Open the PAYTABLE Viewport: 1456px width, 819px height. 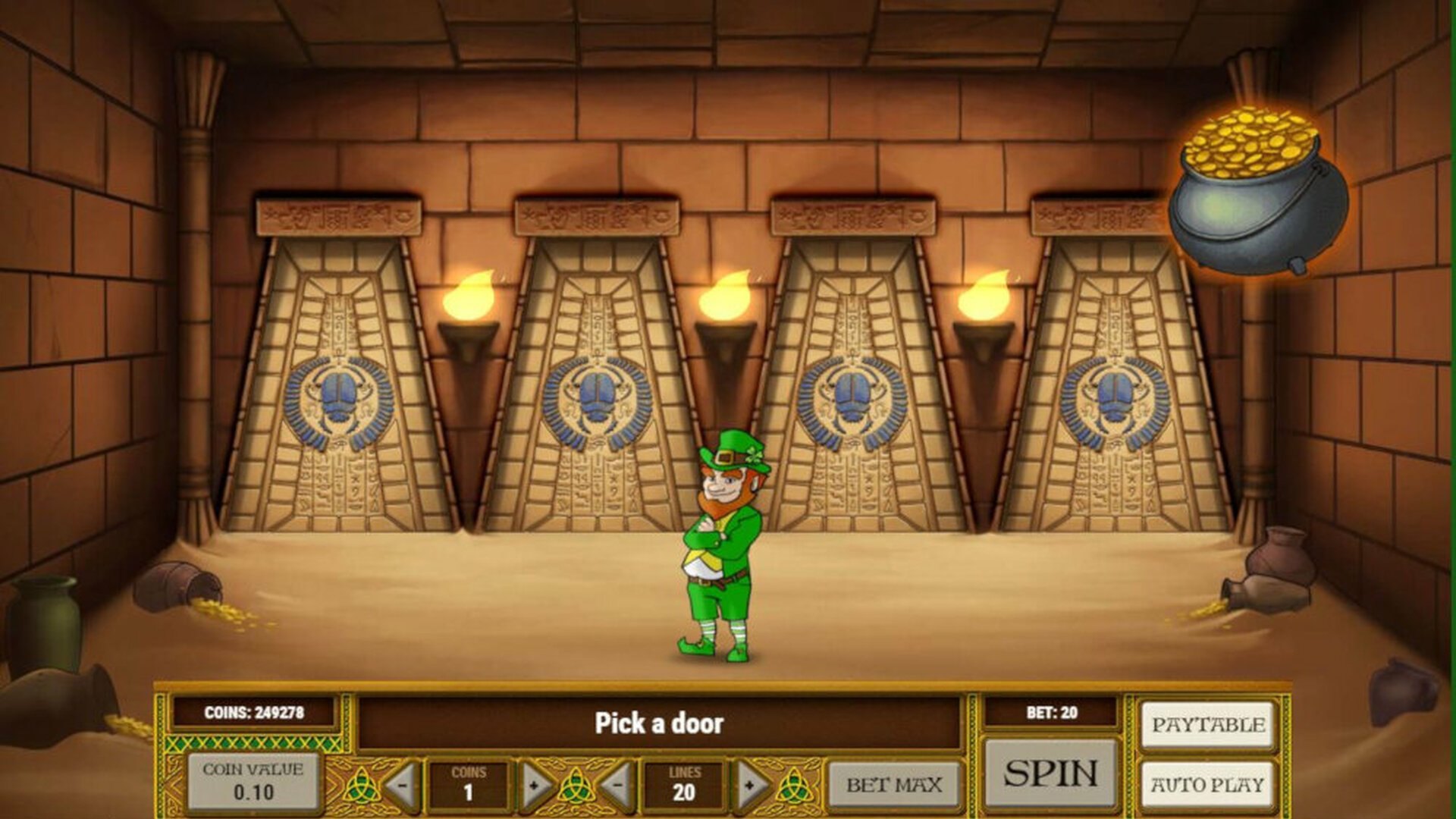1208,725
